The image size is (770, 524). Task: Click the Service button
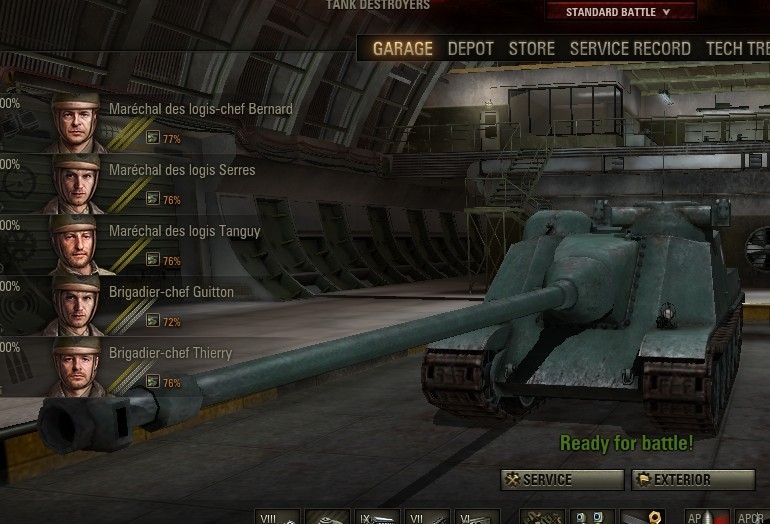(x=562, y=480)
